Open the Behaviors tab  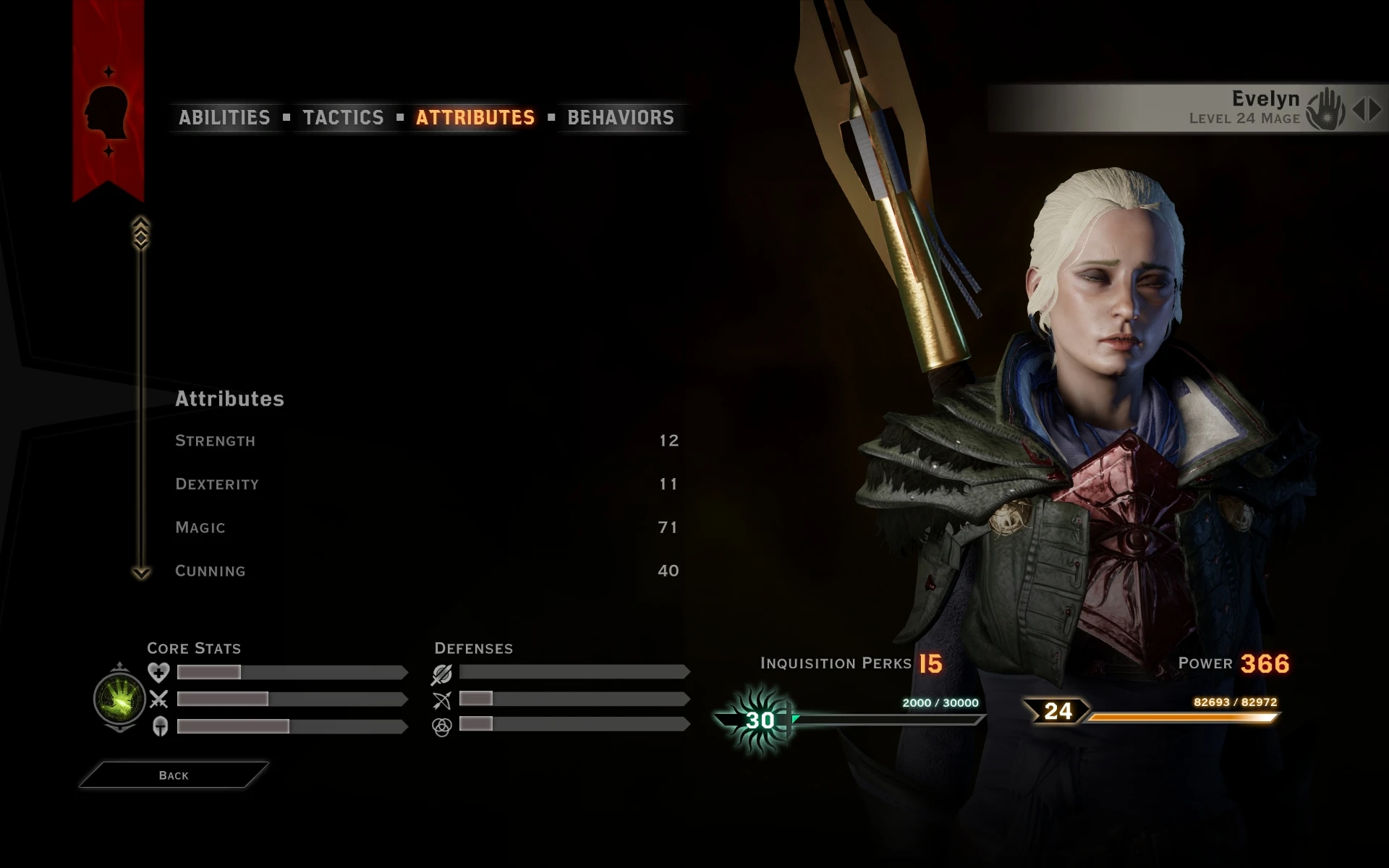pos(619,117)
